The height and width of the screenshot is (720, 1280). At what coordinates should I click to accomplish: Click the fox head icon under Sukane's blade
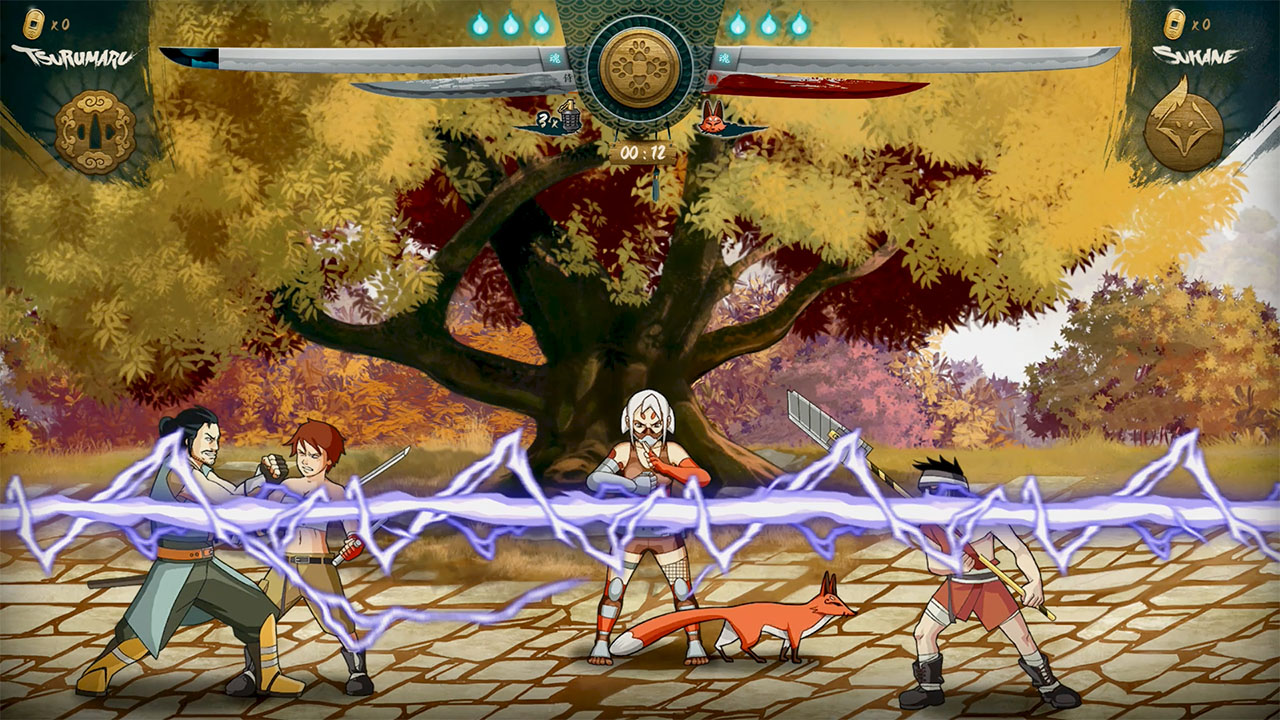tap(714, 120)
